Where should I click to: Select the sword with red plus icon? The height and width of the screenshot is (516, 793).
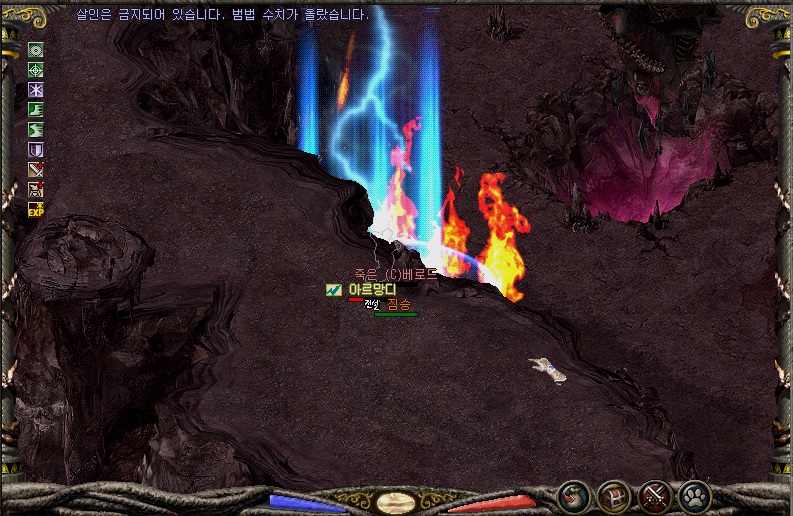pyautogui.click(x=36, y=170)
